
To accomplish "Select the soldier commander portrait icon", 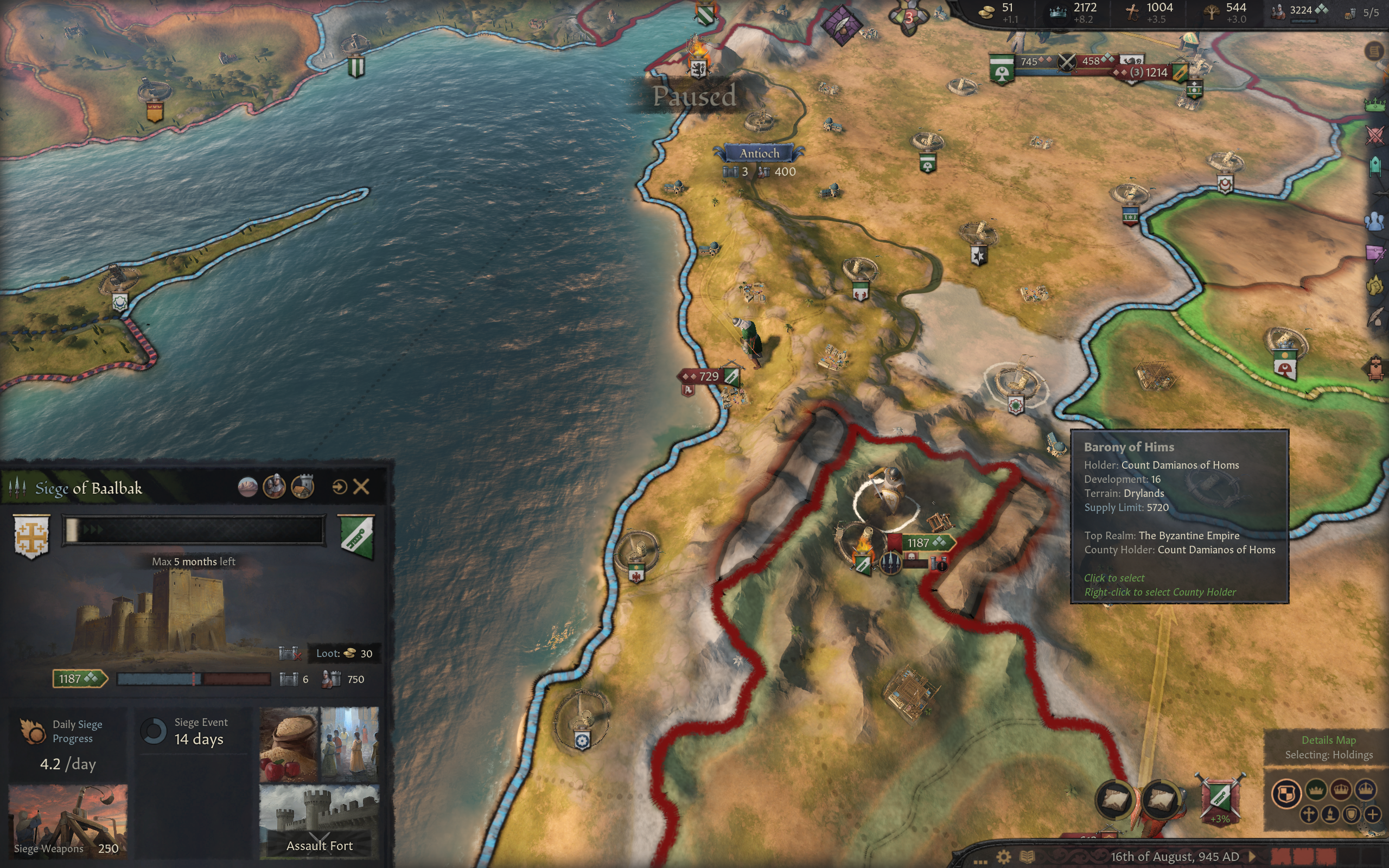I will 275,487.
